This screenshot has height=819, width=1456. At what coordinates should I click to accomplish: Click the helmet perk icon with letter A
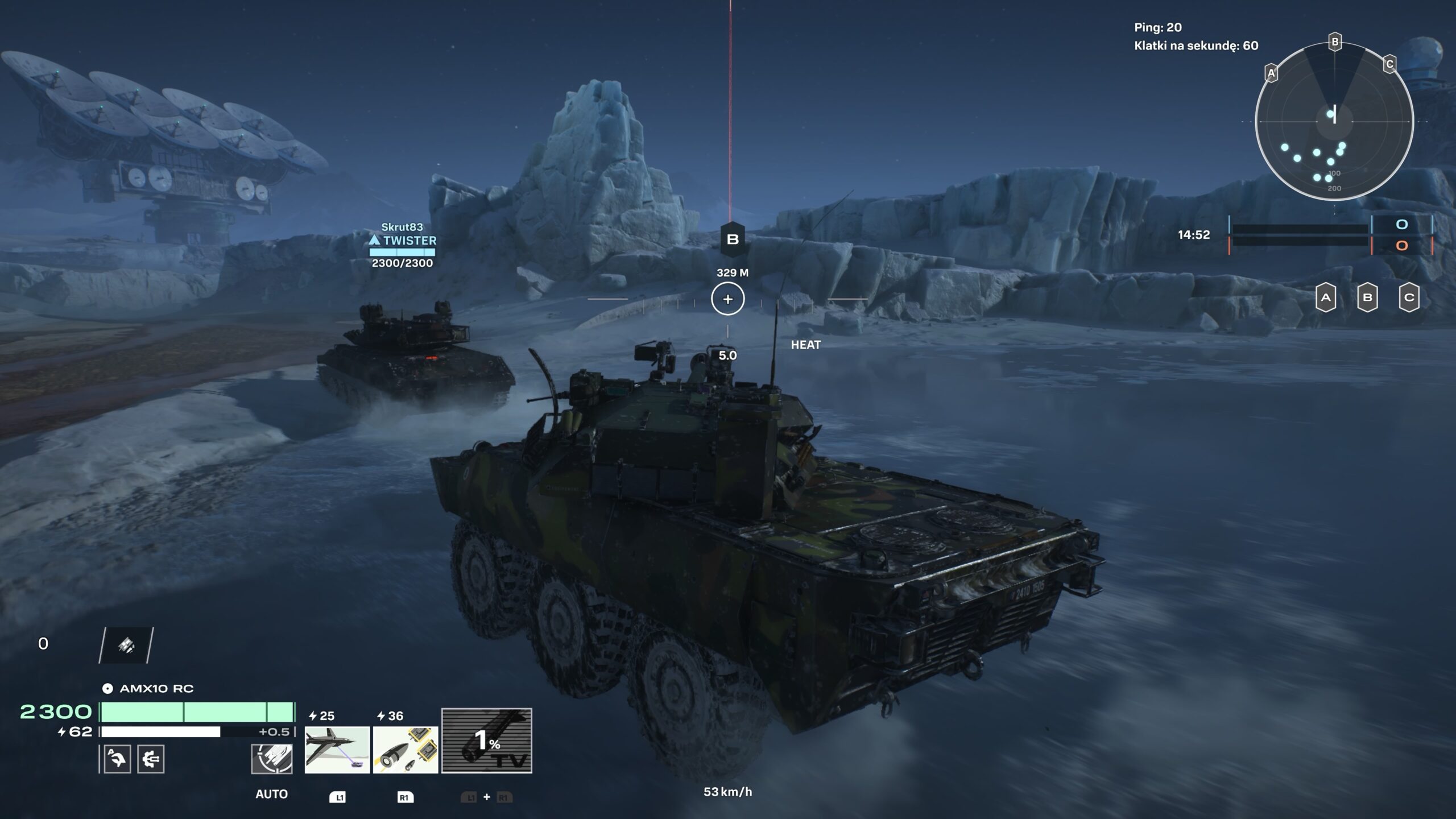(x=117, y=759)
